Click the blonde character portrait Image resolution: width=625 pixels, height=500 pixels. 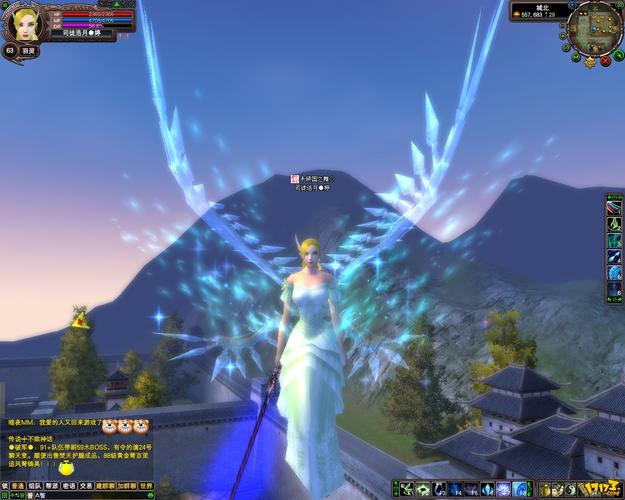pos(24,20)
